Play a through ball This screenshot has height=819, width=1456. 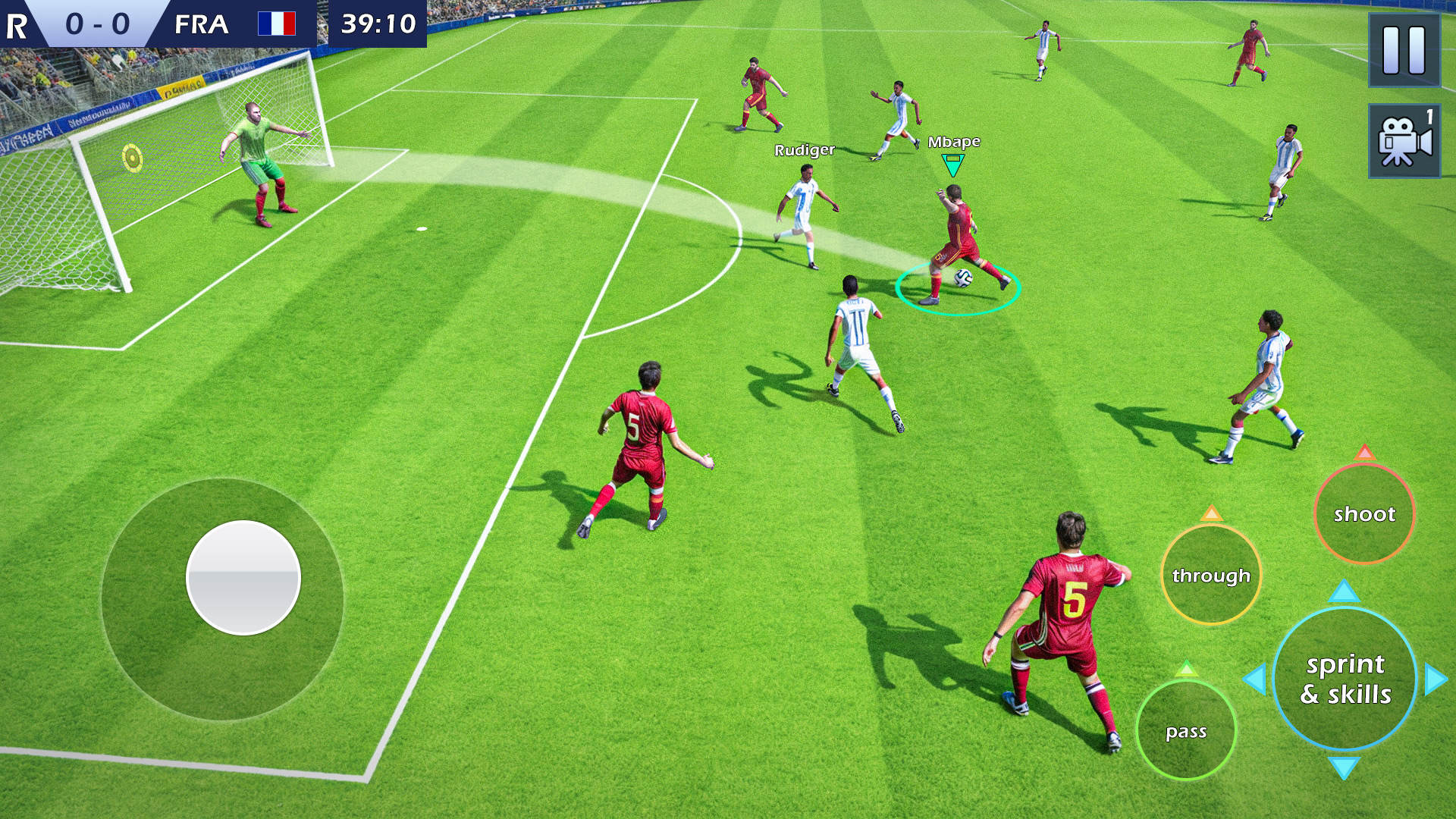pos(1211,576)
